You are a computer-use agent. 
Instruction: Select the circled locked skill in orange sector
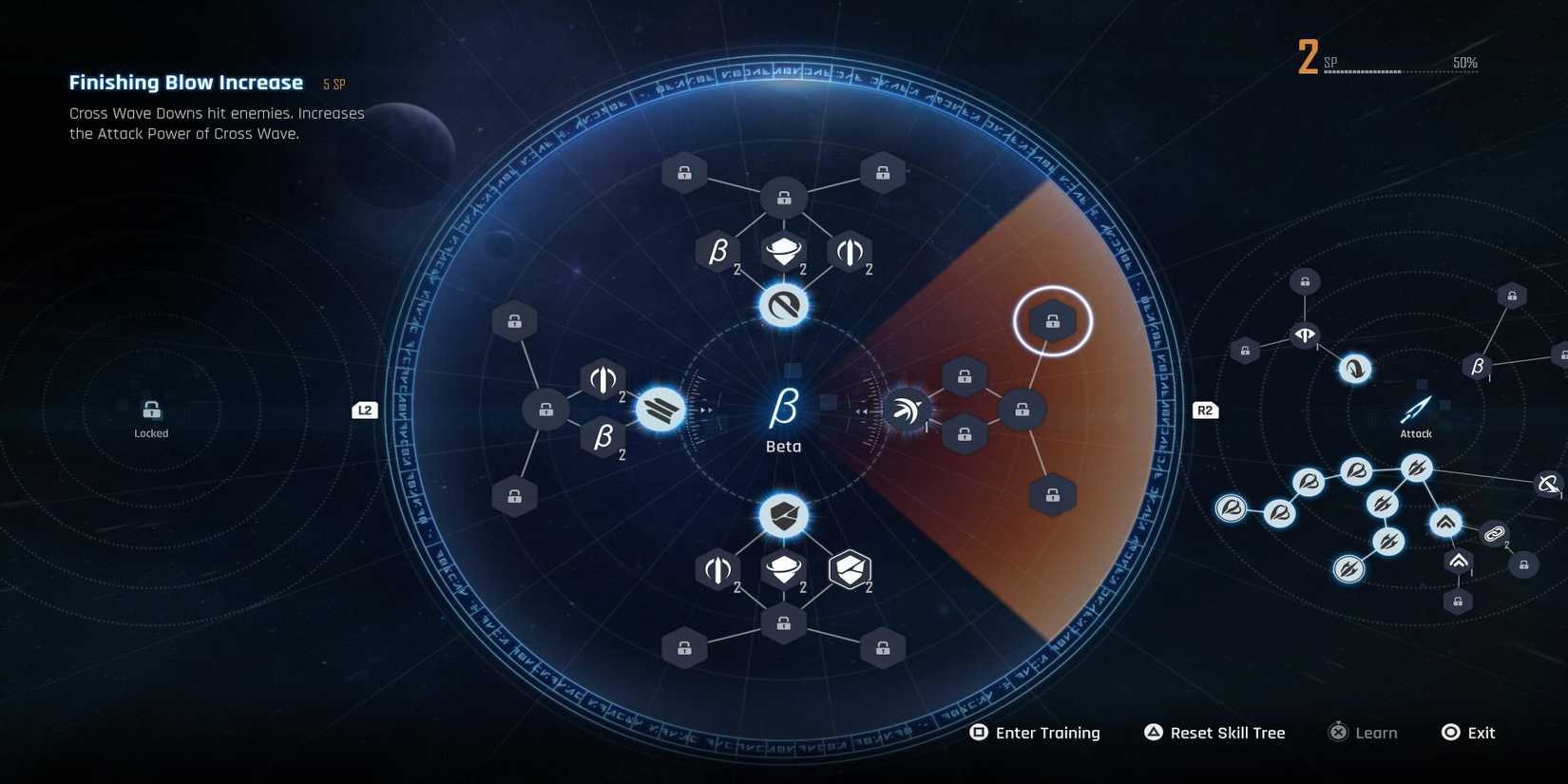[1052, 321]
